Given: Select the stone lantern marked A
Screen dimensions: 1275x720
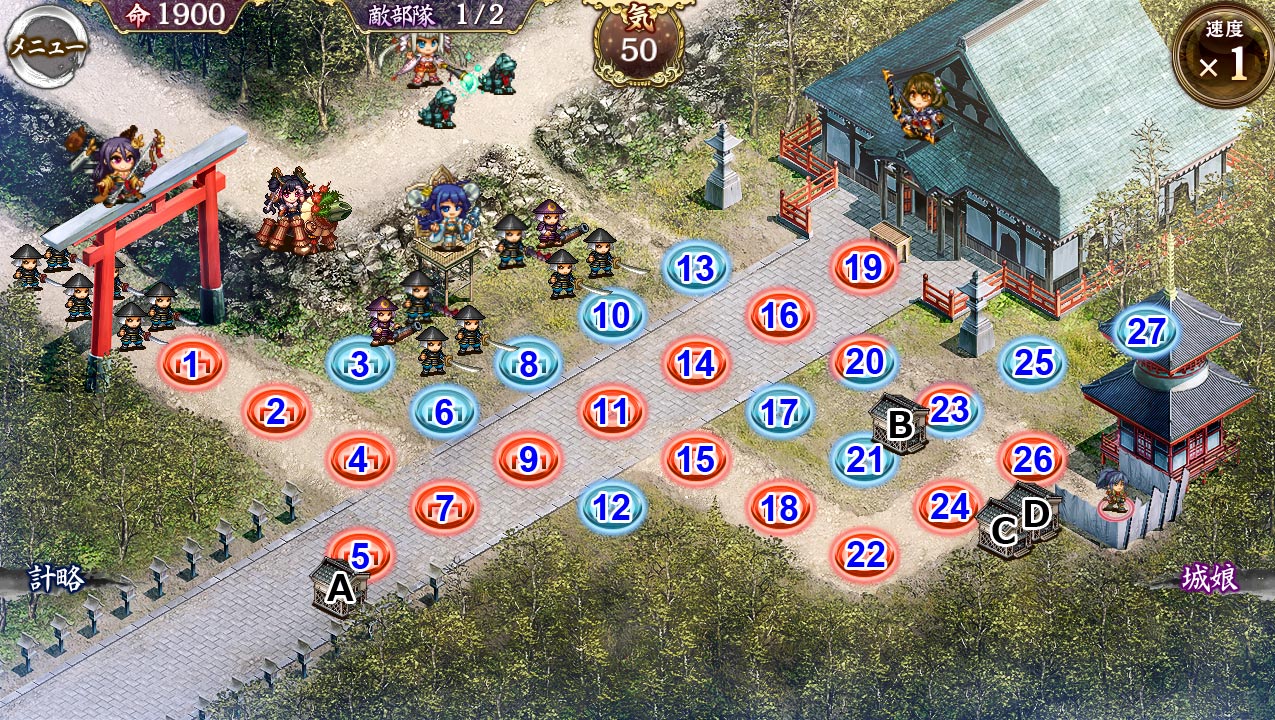Looking at the screenshot, I should click(339, 587).
